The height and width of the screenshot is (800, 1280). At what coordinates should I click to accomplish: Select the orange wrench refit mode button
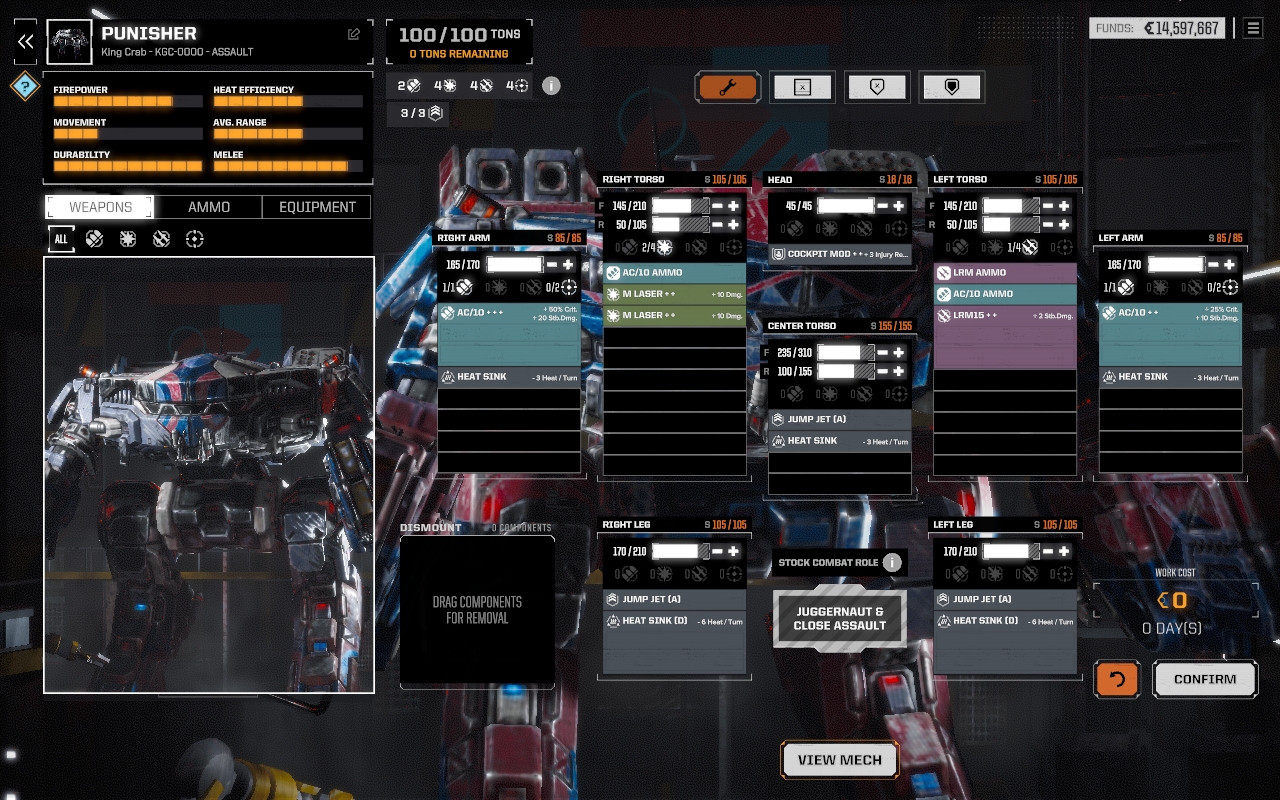point(728,87)
